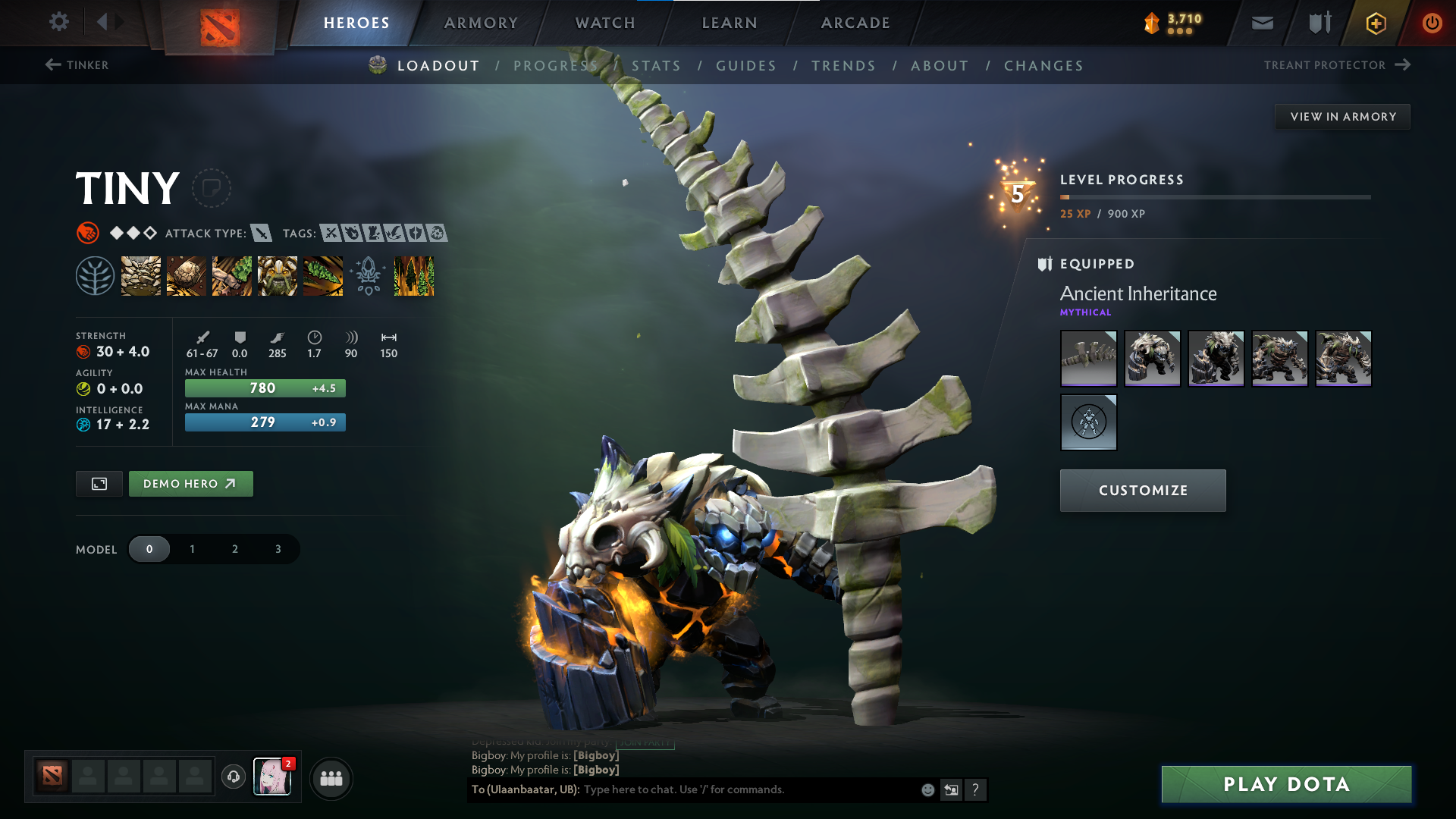Screen dimensions: 1456x819
Task: Click the red power icon top right
Action: [1432, 23]
